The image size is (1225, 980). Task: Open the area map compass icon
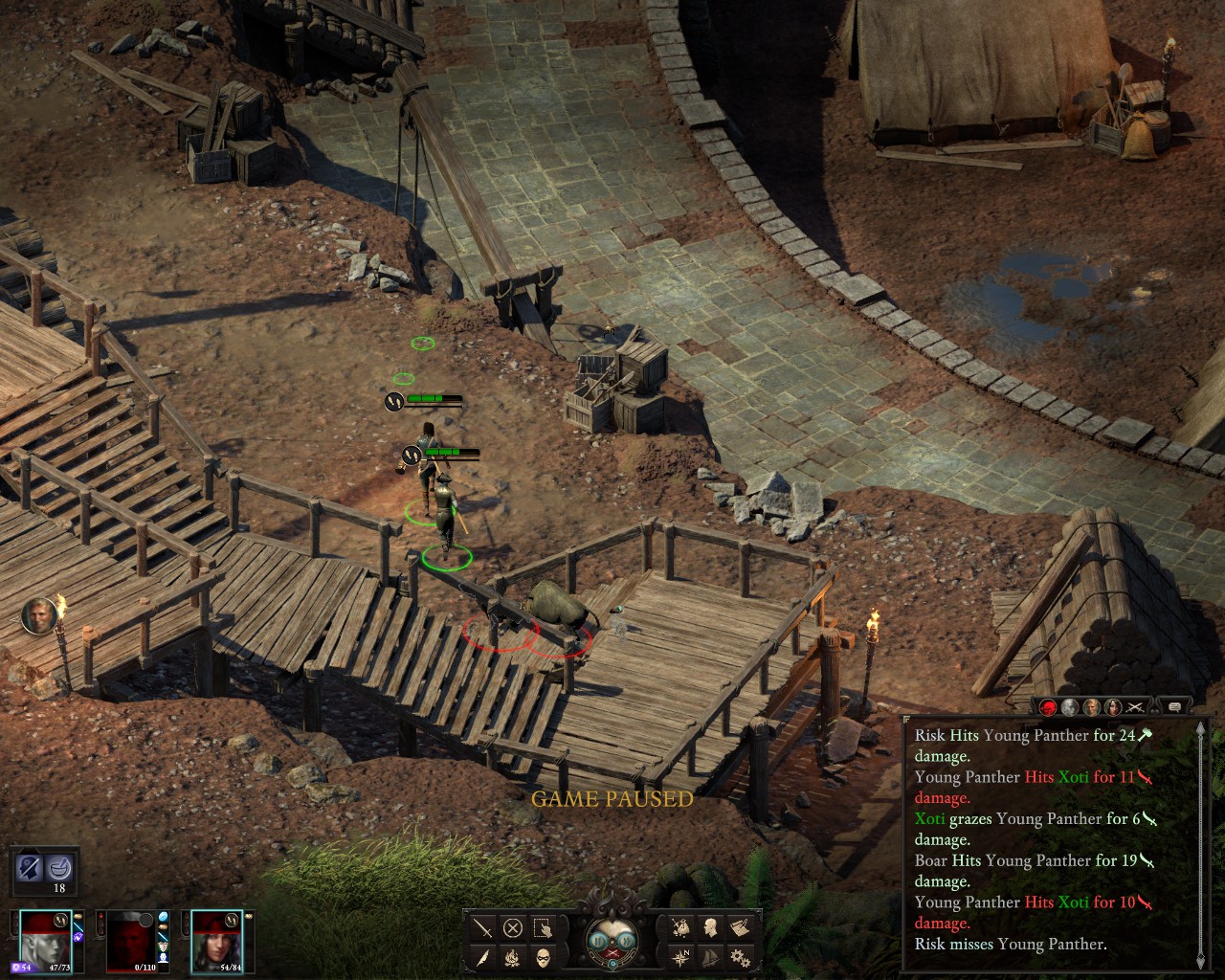pos(680,957)
